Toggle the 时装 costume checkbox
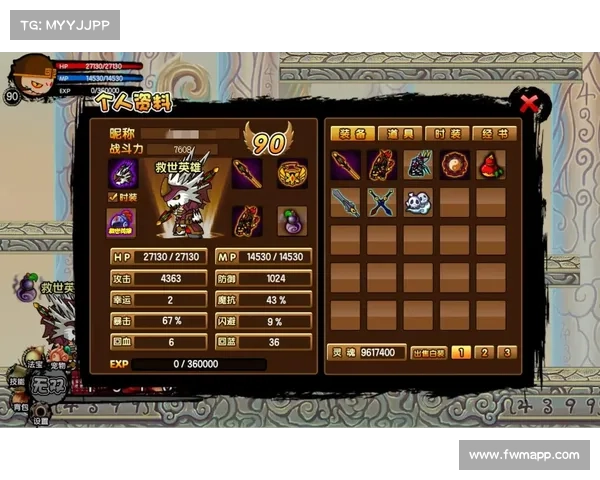600x480 pixels. (113, 197)
